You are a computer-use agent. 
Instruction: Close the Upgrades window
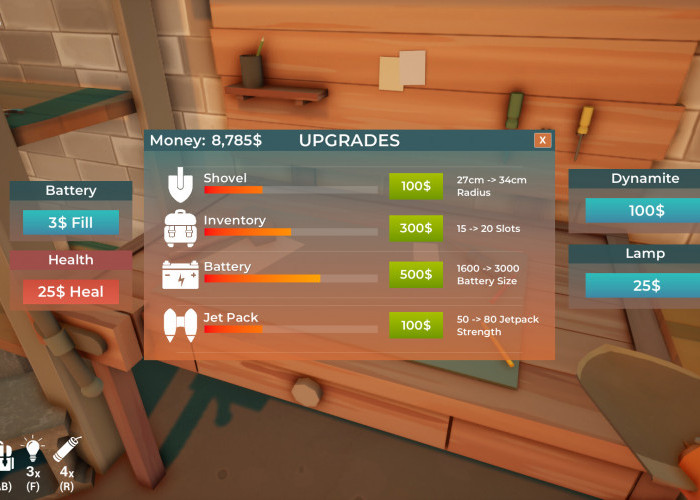click(x=542, y=141)
